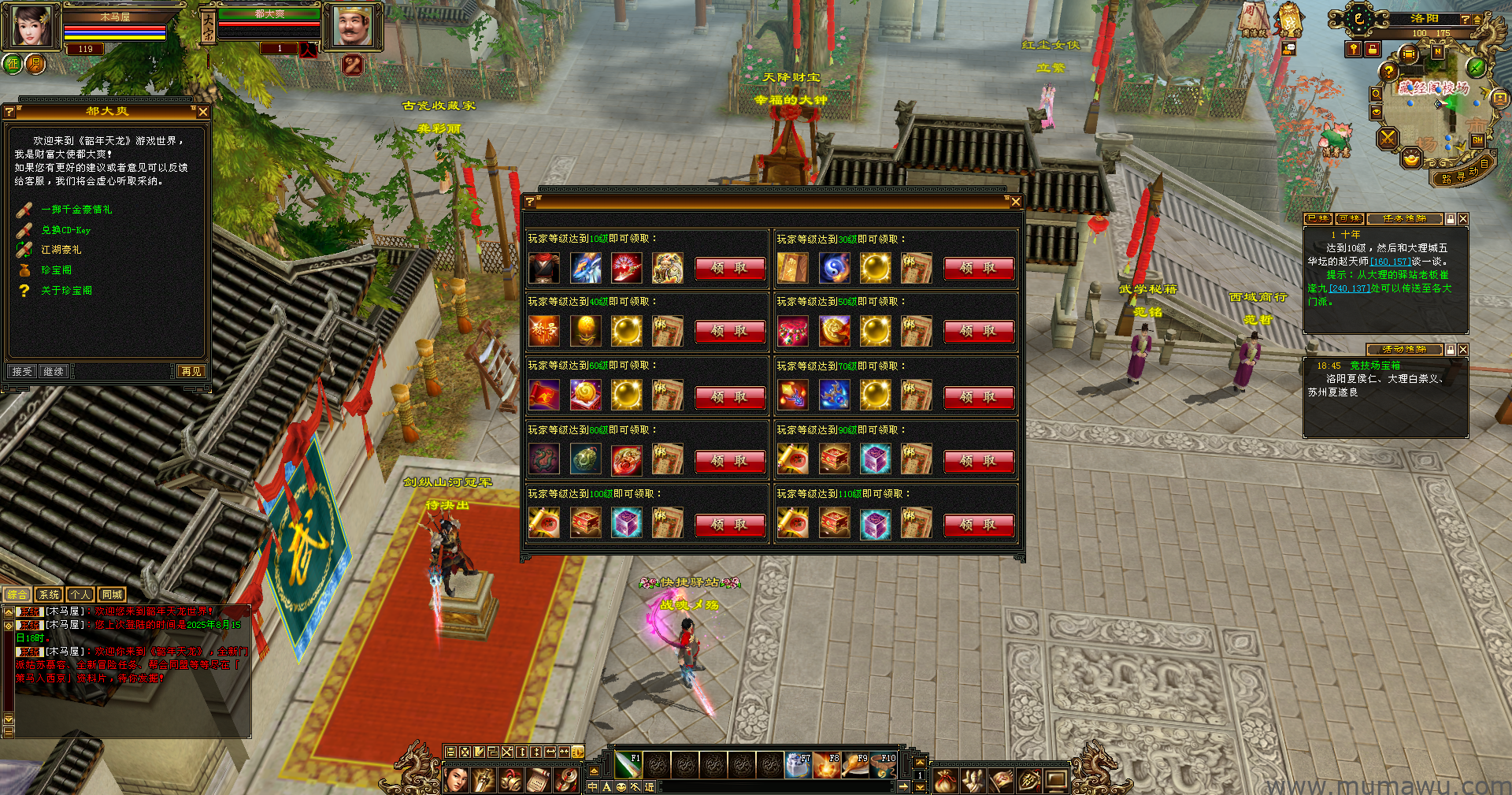This screenshot has height=795, width=1512.
Task: Close the quest tracker panel
Action: pos(1462,219)
